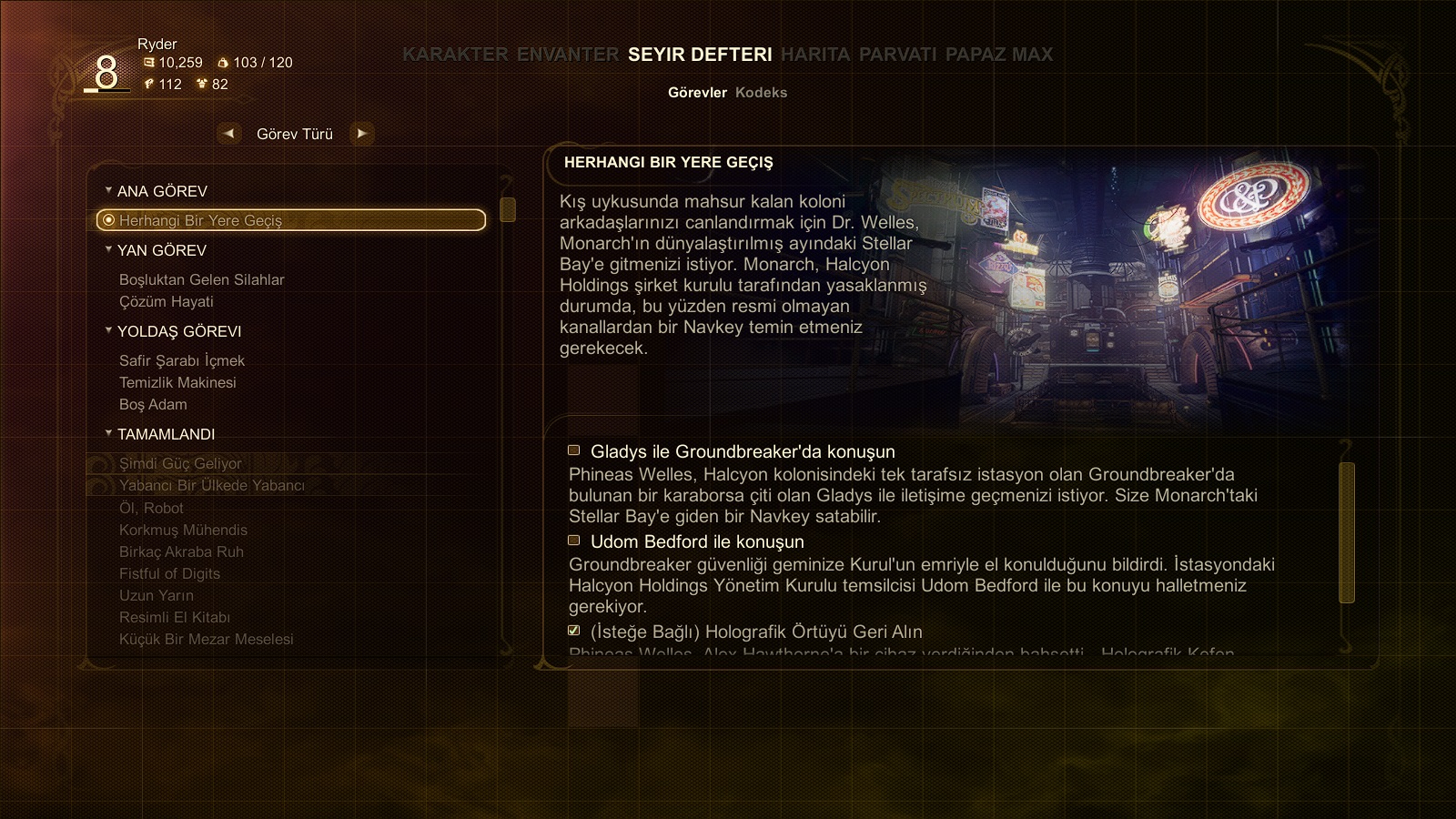Select the Temizlik Makinesi quest

(177, 382)
